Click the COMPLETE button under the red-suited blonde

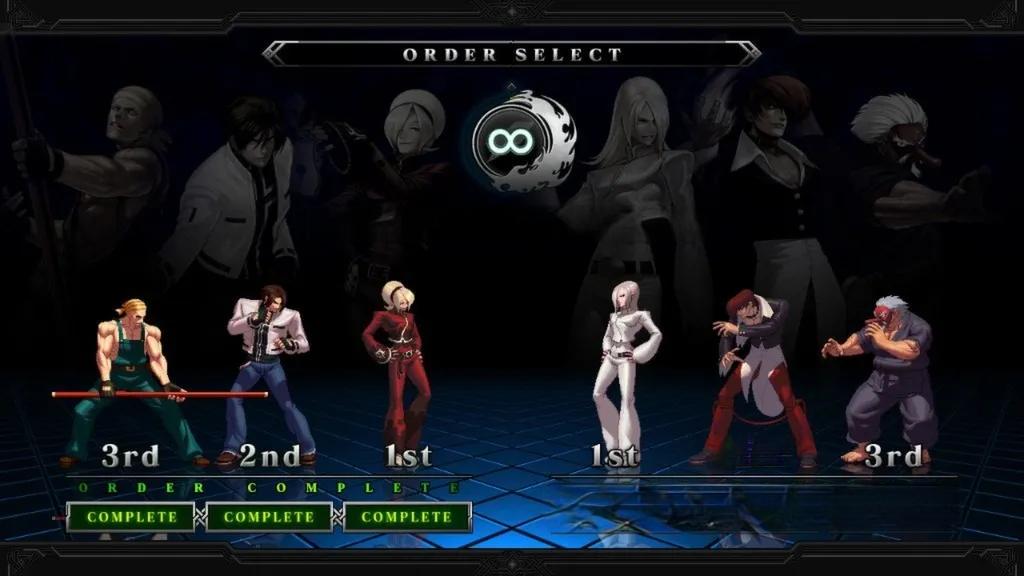[406, 517]
